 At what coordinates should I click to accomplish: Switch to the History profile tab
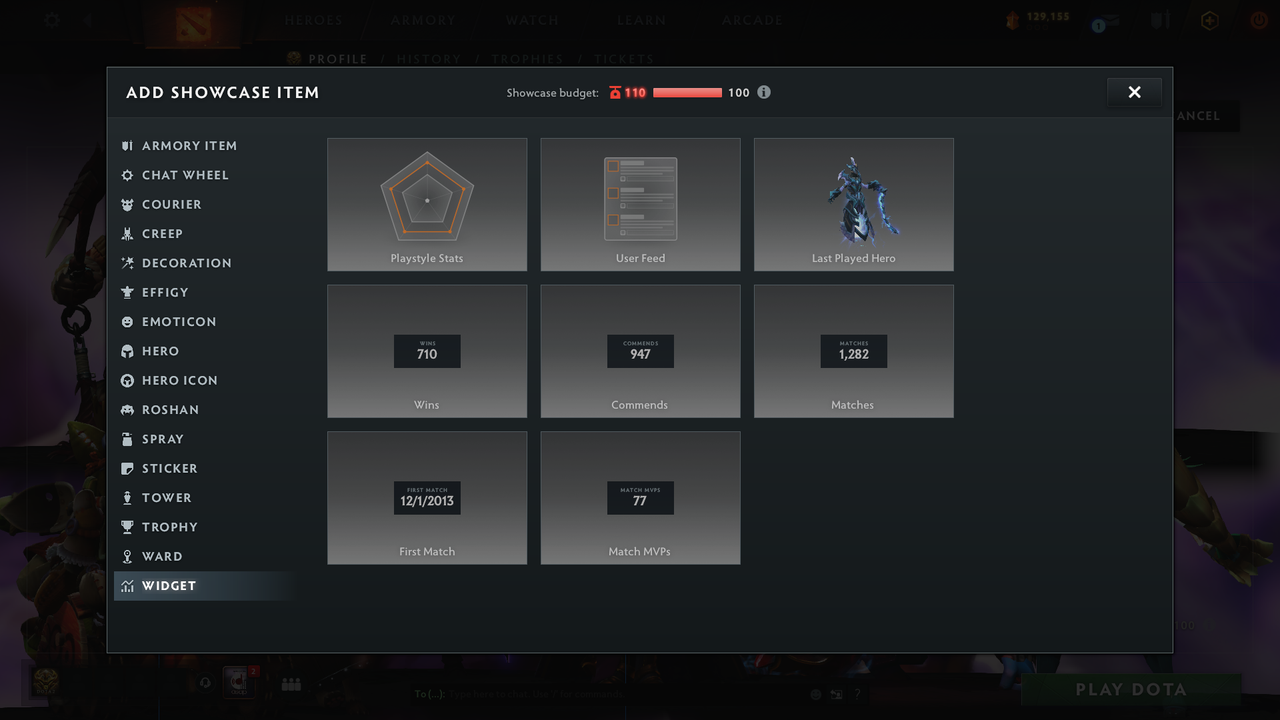point(428,59)
